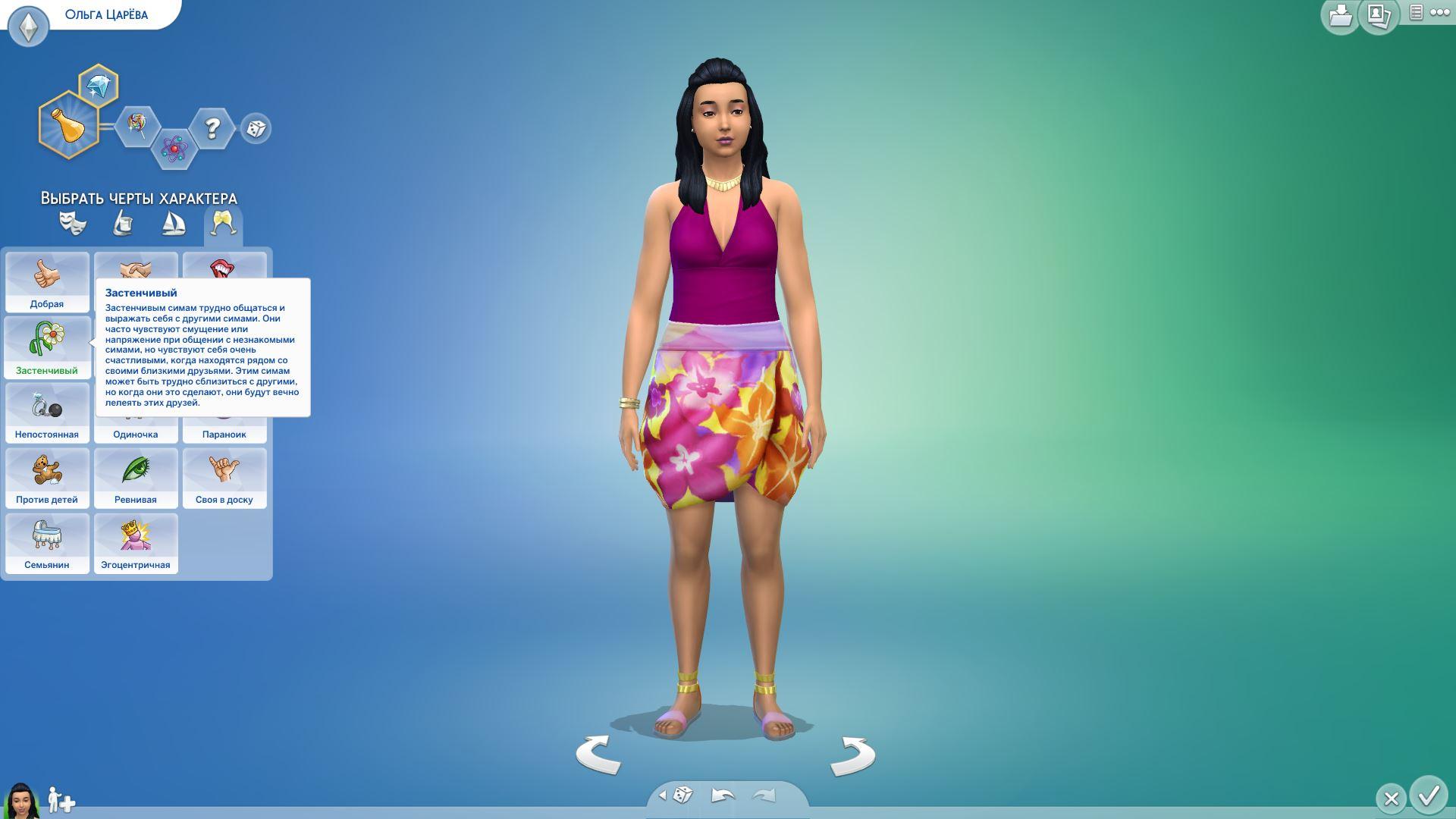Open the sailboat trait category tab
Viewport: 1456px width, 819px height.
click(174, 223)
